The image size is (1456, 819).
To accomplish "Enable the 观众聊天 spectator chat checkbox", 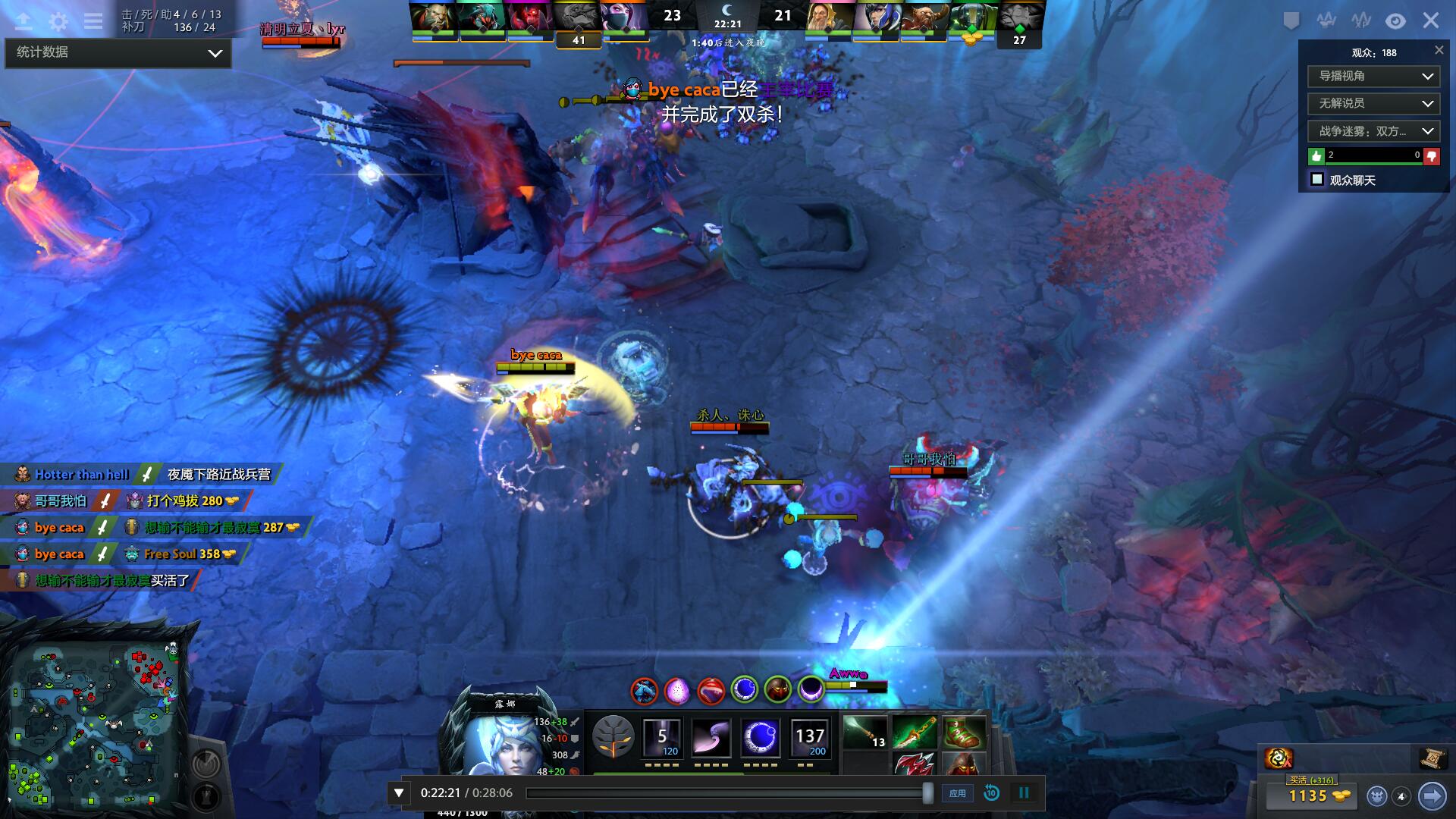I will click(x=1316, y=180).
